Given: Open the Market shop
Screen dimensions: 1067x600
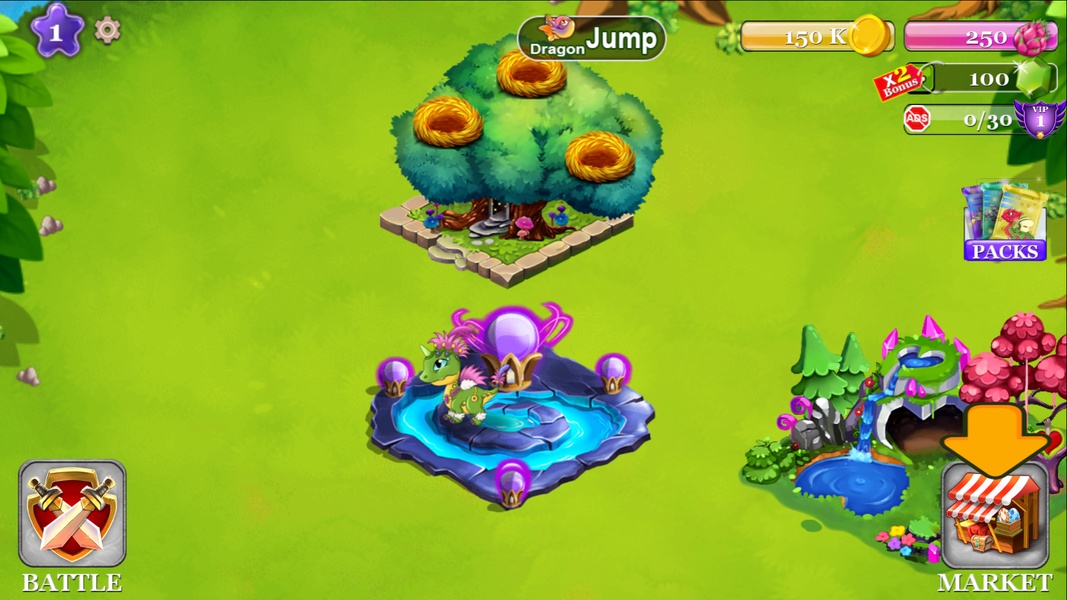Looking at the screenshot, I should click(994, 517).
